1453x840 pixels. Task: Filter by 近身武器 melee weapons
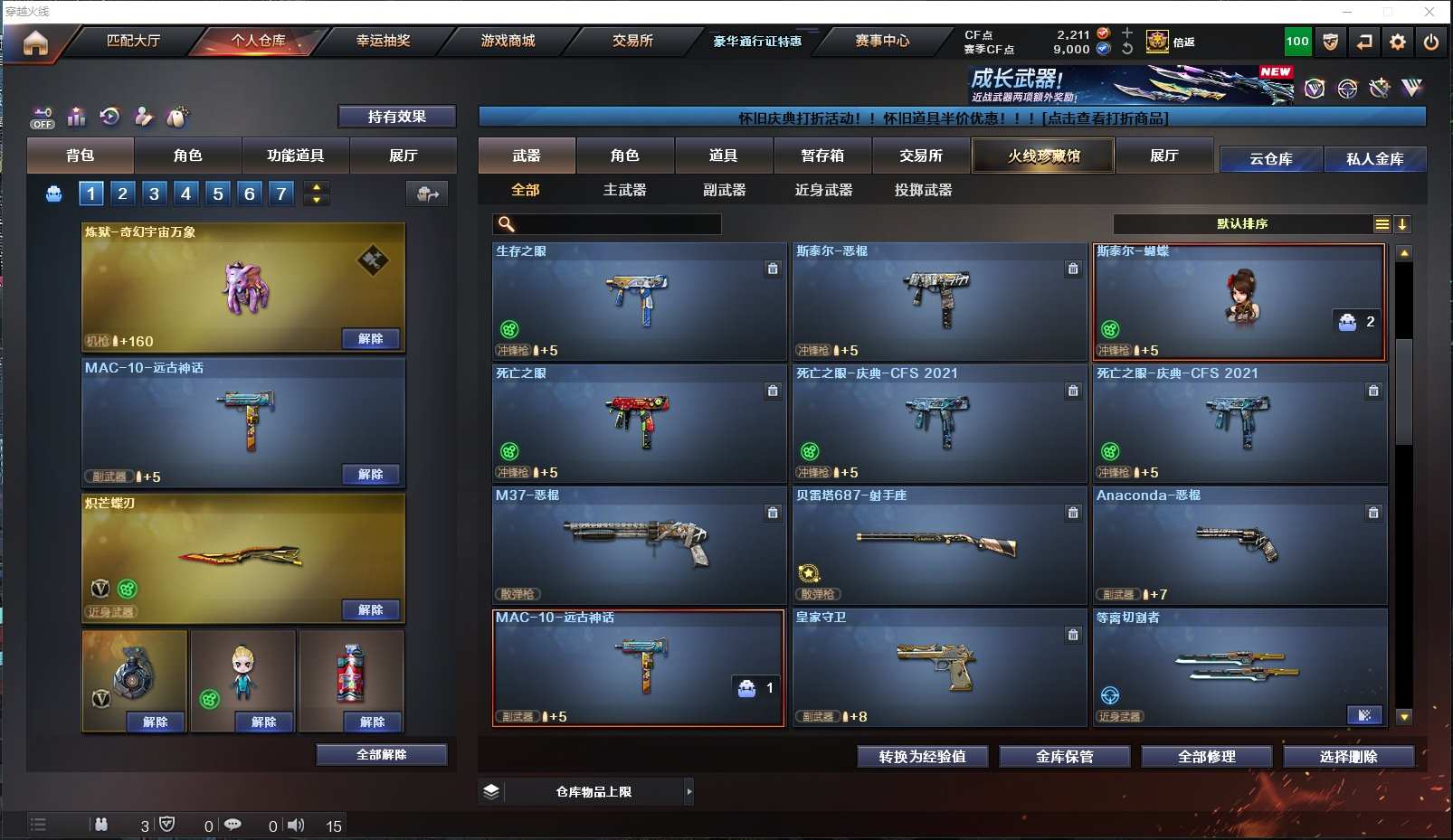[x=823, y=190]
